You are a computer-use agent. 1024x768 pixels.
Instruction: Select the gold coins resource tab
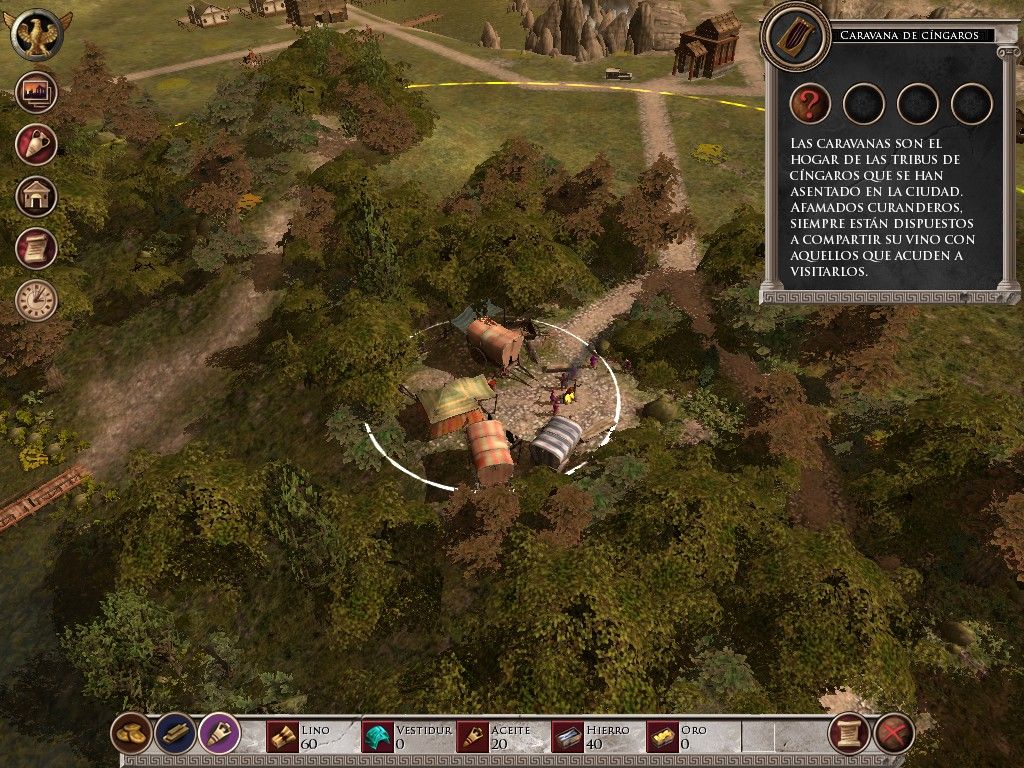tap(131, 734)
